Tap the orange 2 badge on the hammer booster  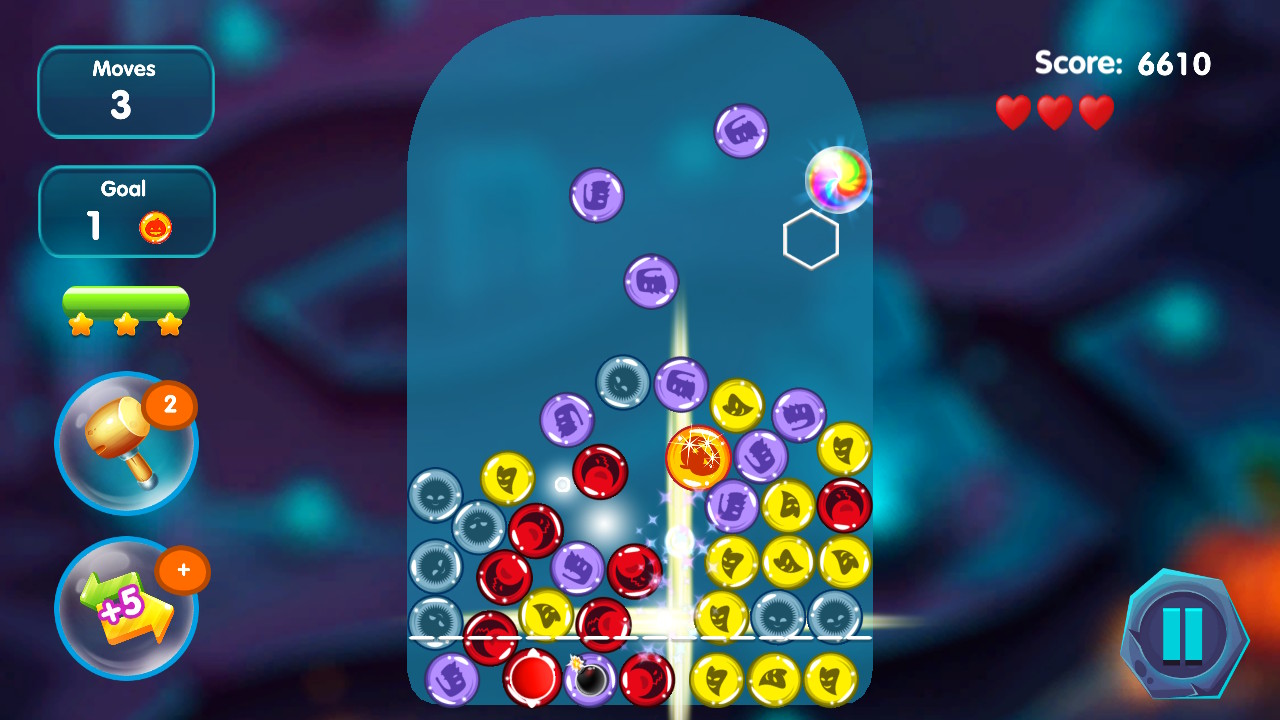pyautogui.click(x=171, y=408)
